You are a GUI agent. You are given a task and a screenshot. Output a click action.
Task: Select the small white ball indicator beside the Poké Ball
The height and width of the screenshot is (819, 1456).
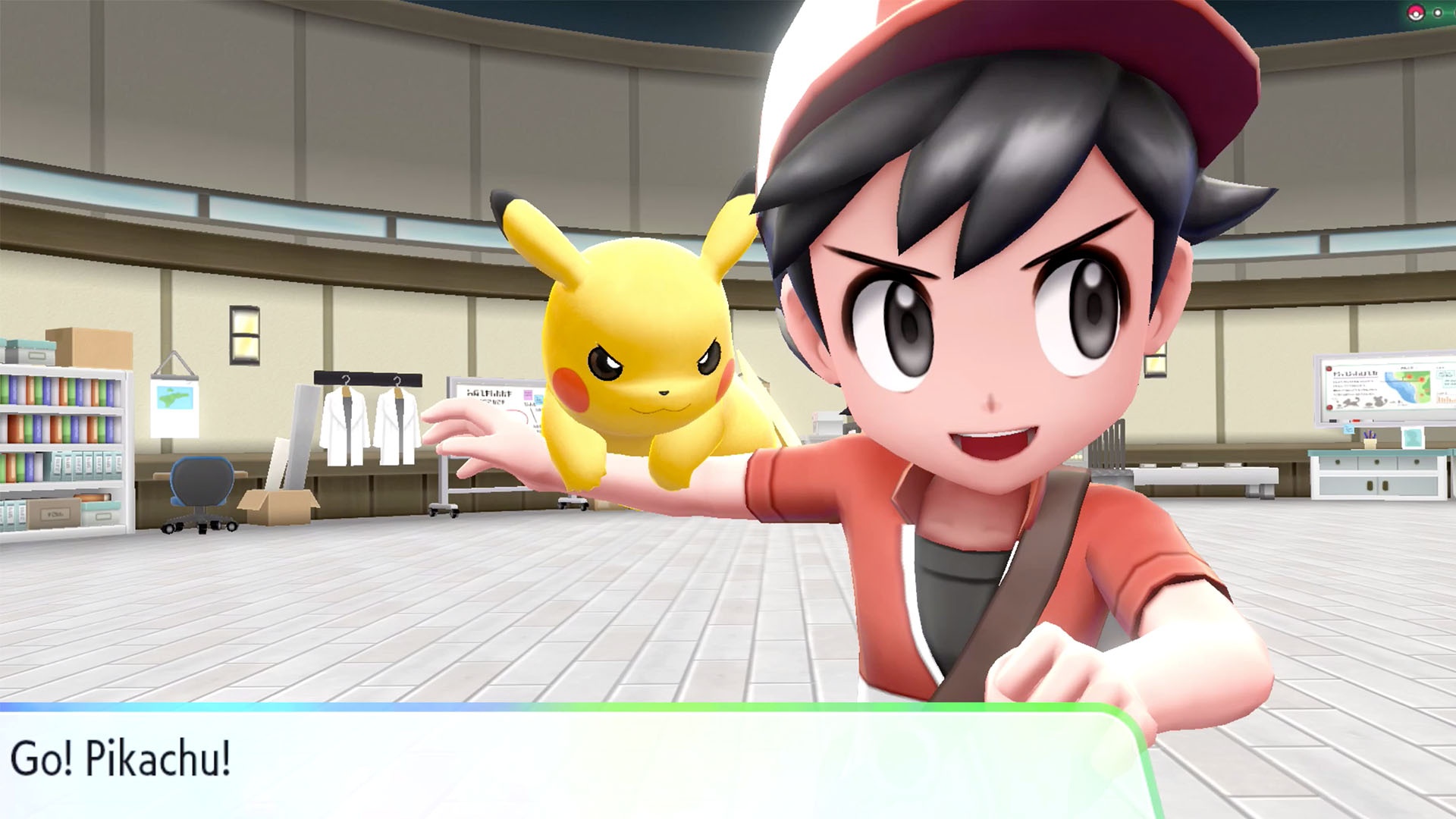coord(1438,13)
